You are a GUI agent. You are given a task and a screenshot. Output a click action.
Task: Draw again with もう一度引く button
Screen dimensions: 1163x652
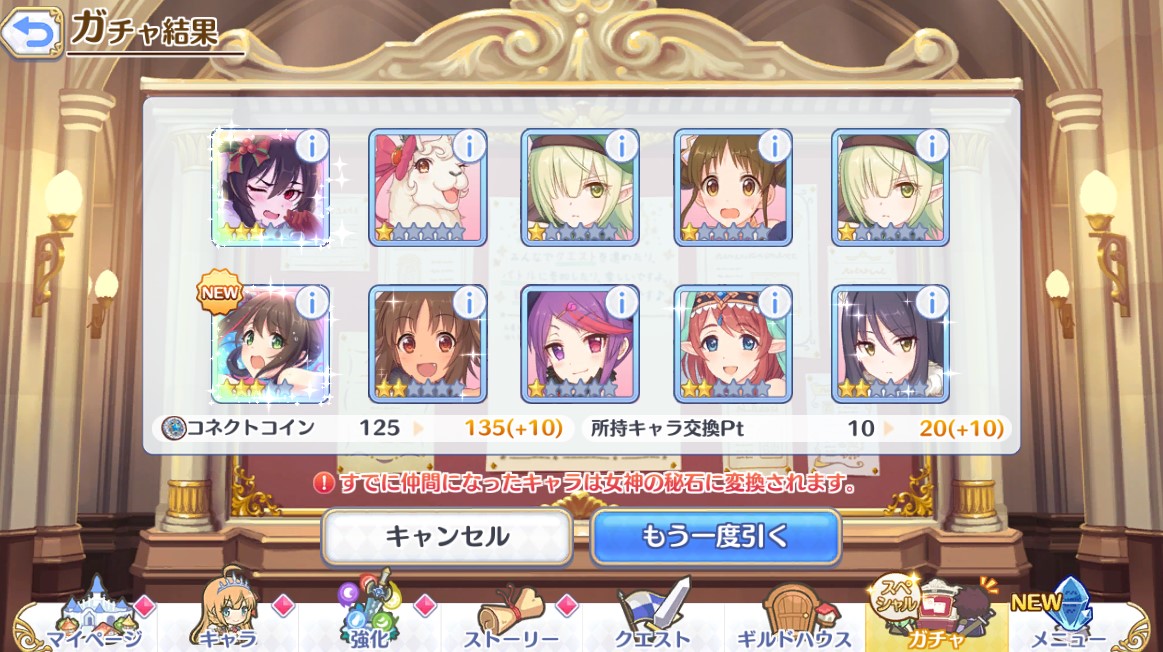(715, 537)
